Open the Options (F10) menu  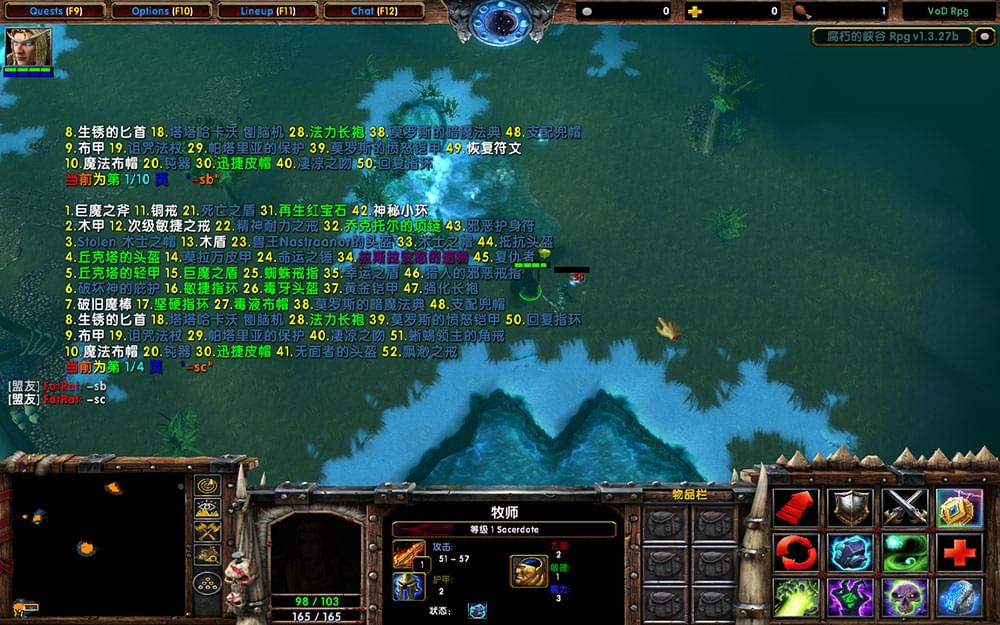point(161,11)
